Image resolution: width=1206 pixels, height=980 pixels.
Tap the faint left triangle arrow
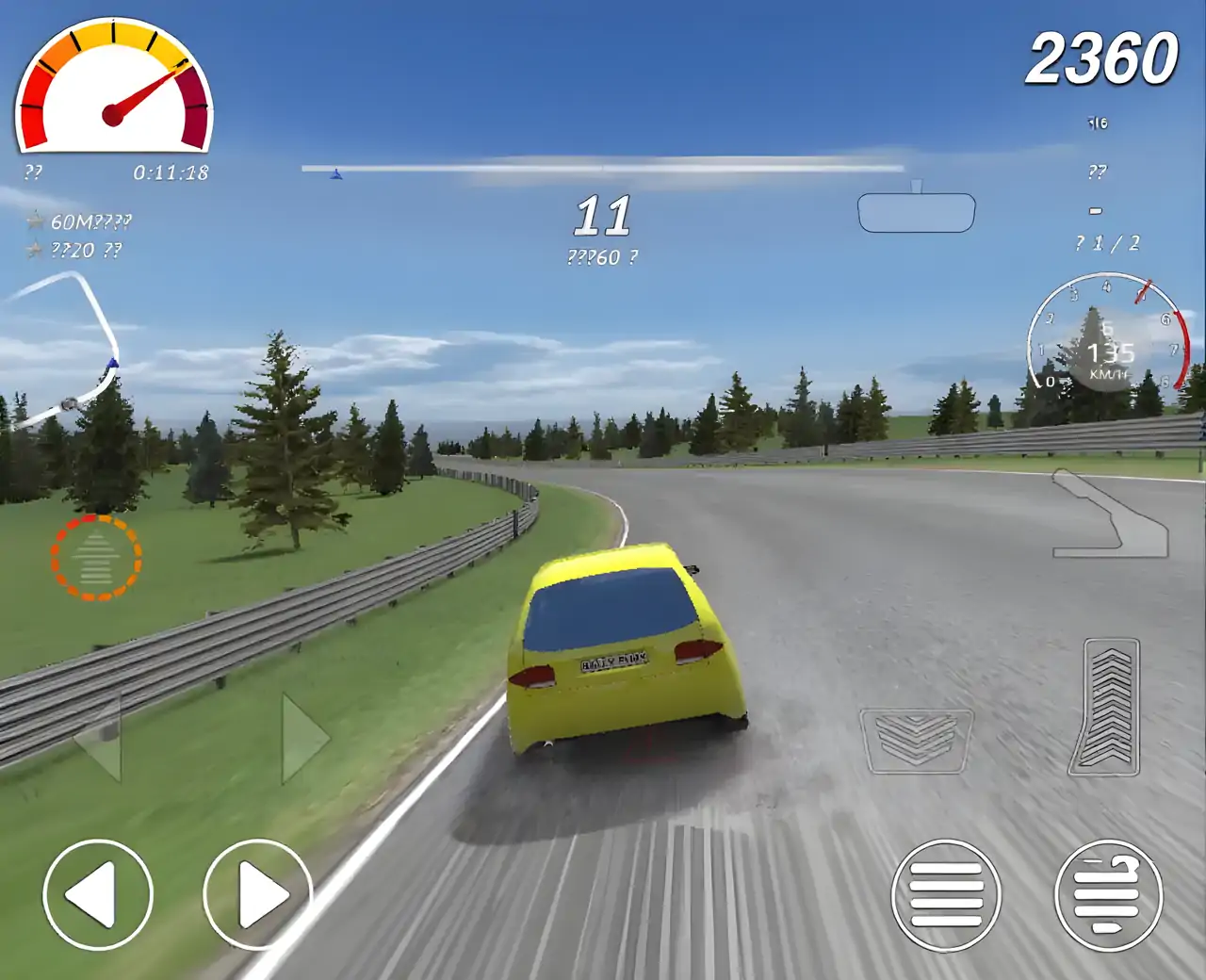100,739
